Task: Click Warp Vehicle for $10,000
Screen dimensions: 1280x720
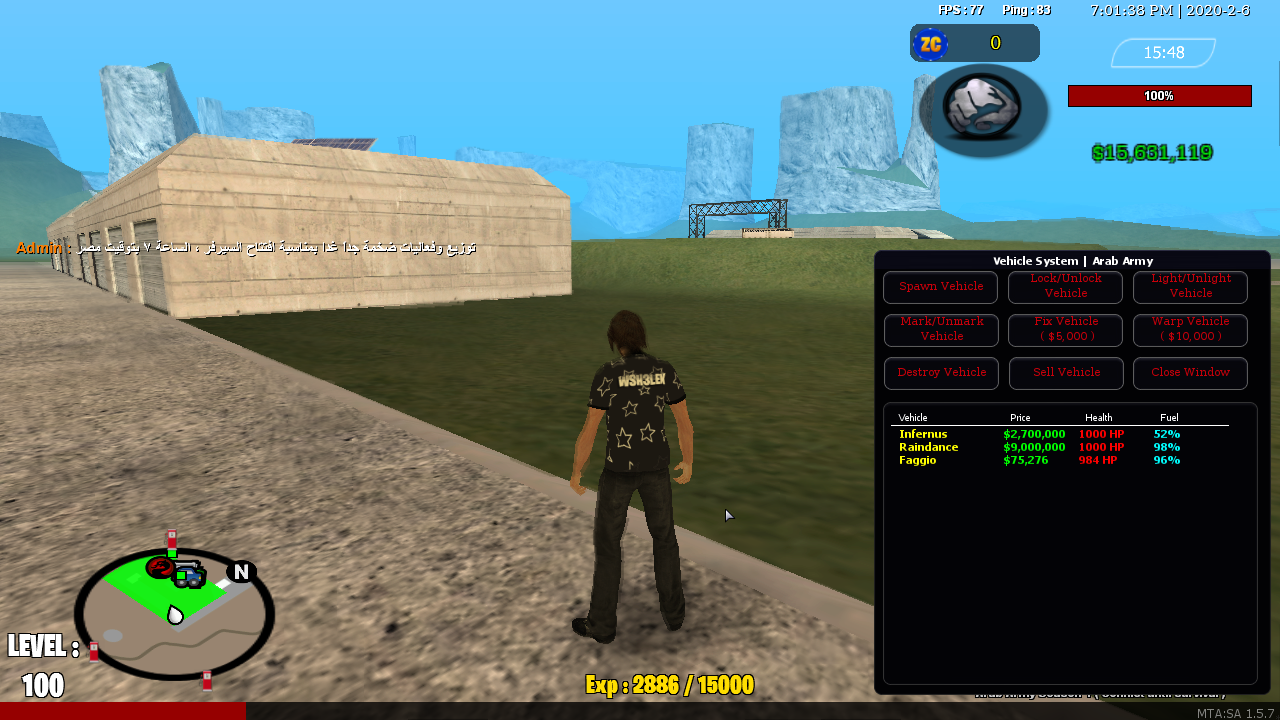Action: (x=1190, y=330)
